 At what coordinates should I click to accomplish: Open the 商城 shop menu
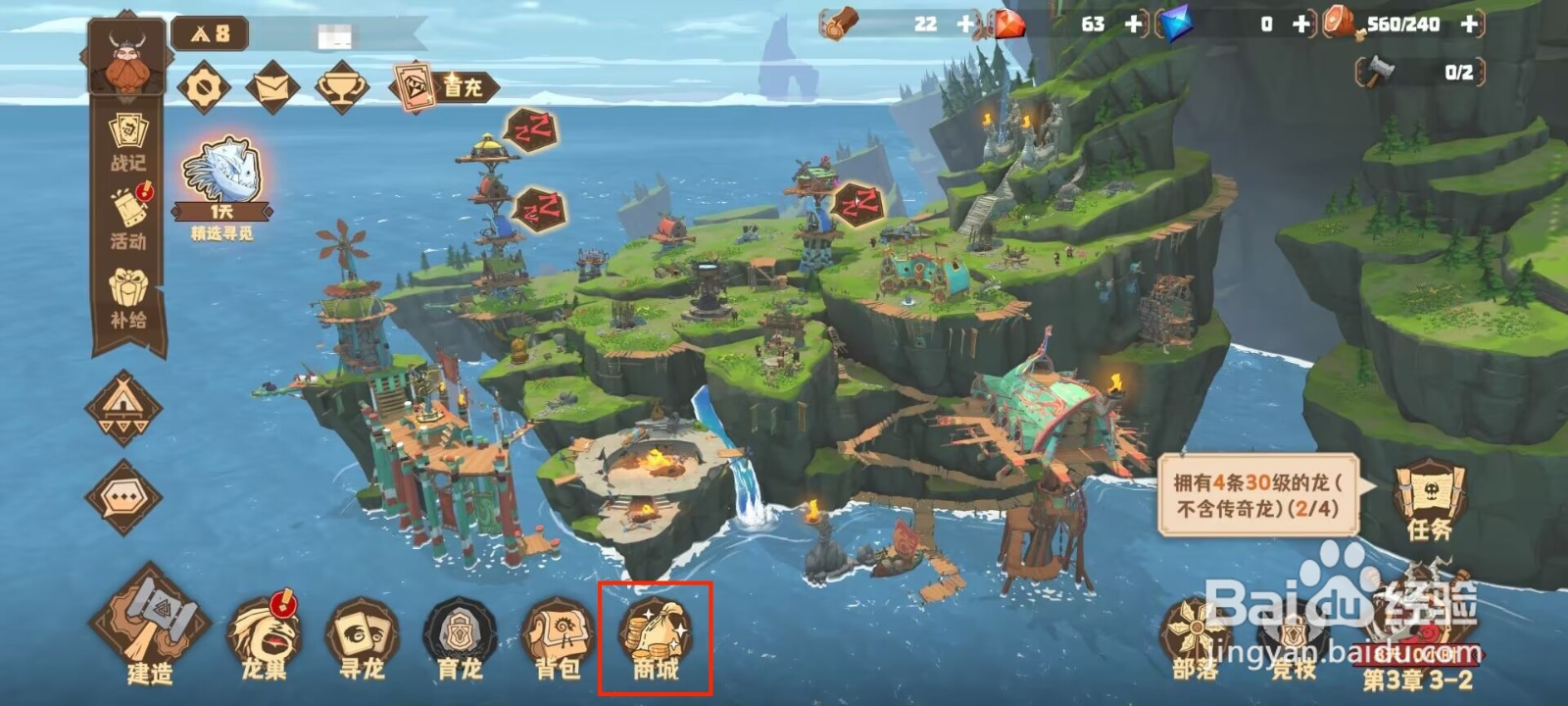pos(655,637)
